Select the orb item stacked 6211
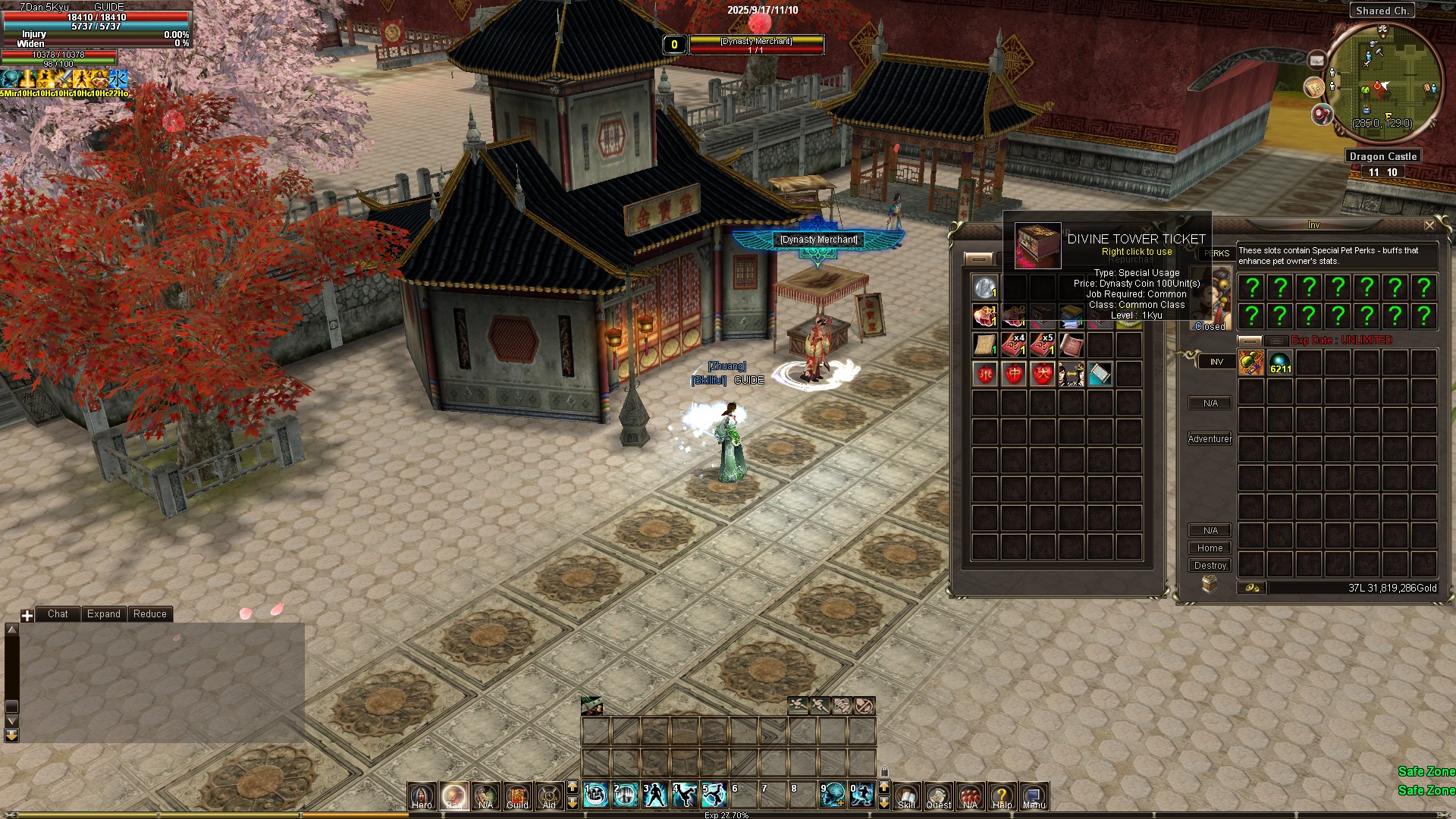 pos(1280,362)
